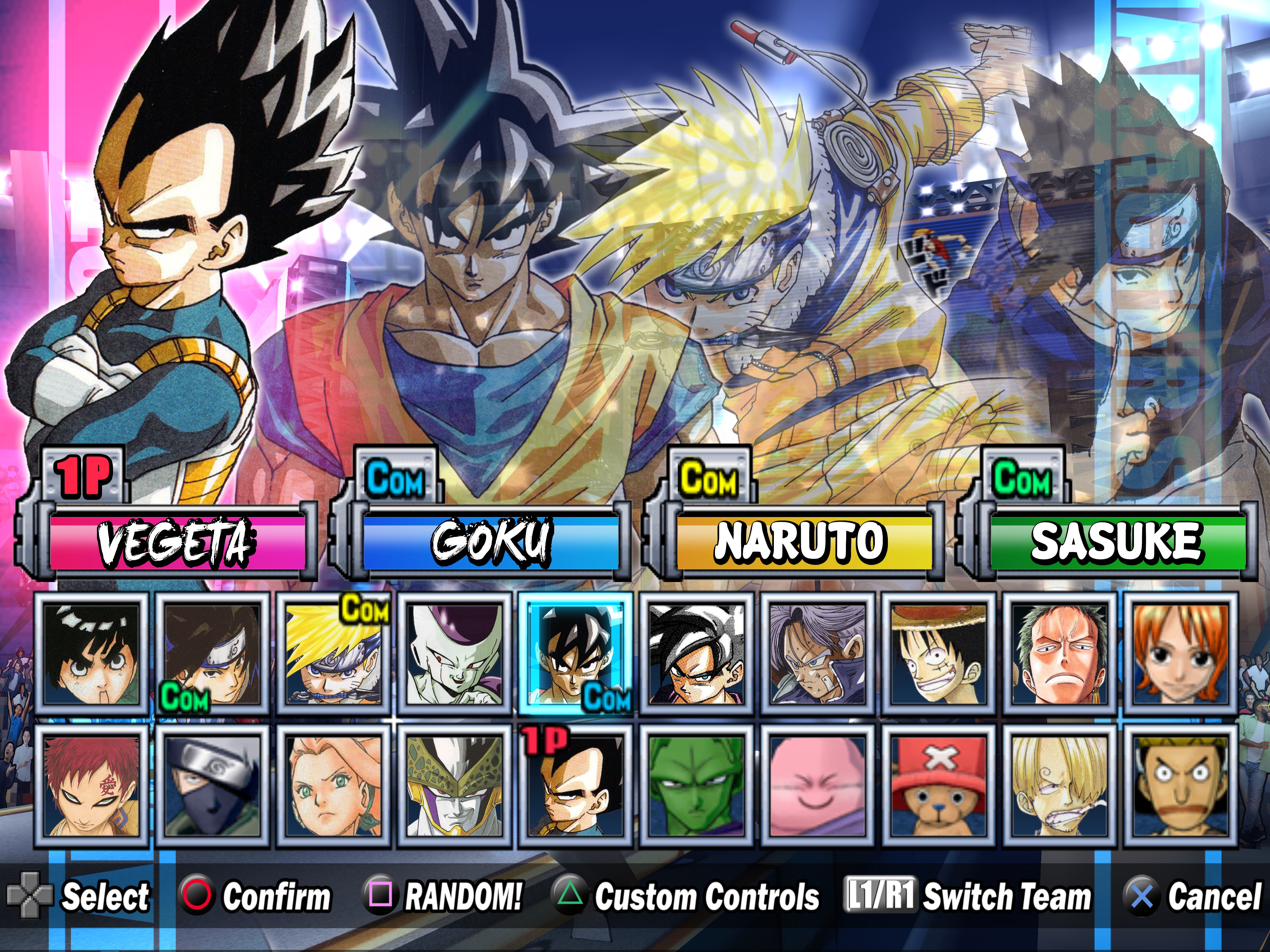This screenshot has height=952, width=1270.
Task: Pick Chopper from the roster
Action: (x=939, y=786)
